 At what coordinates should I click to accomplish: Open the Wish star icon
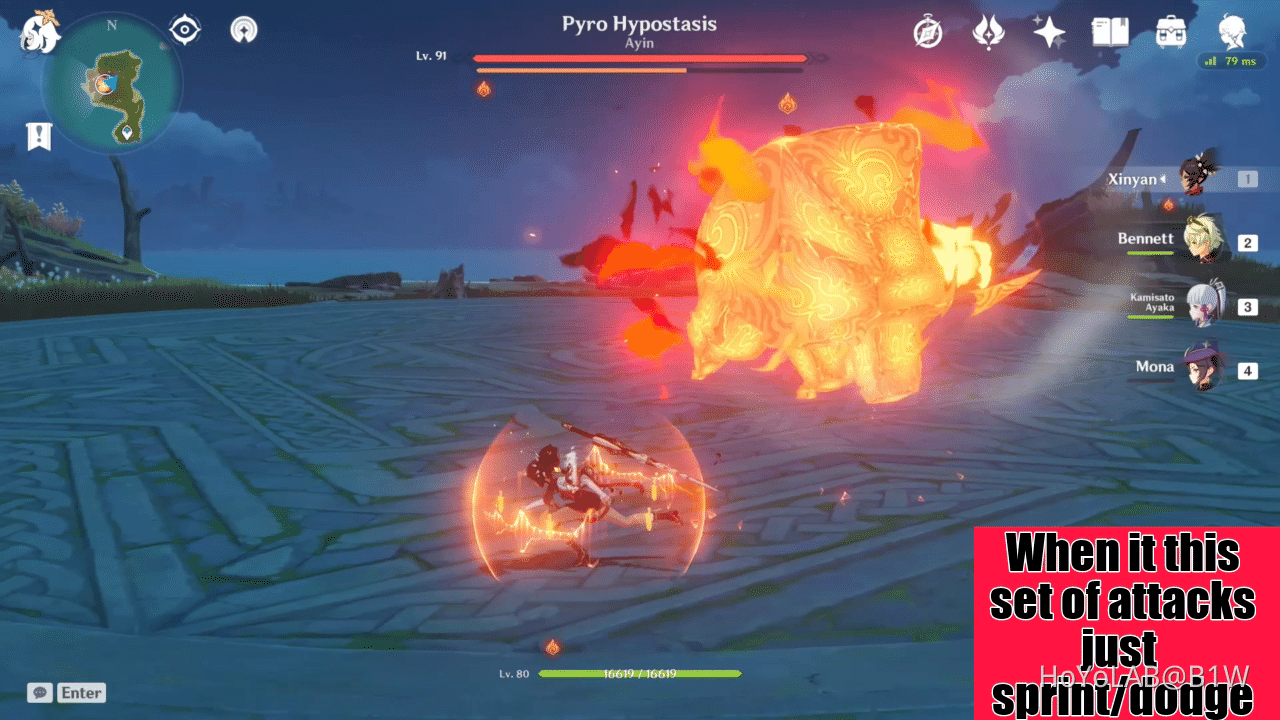1048,33
